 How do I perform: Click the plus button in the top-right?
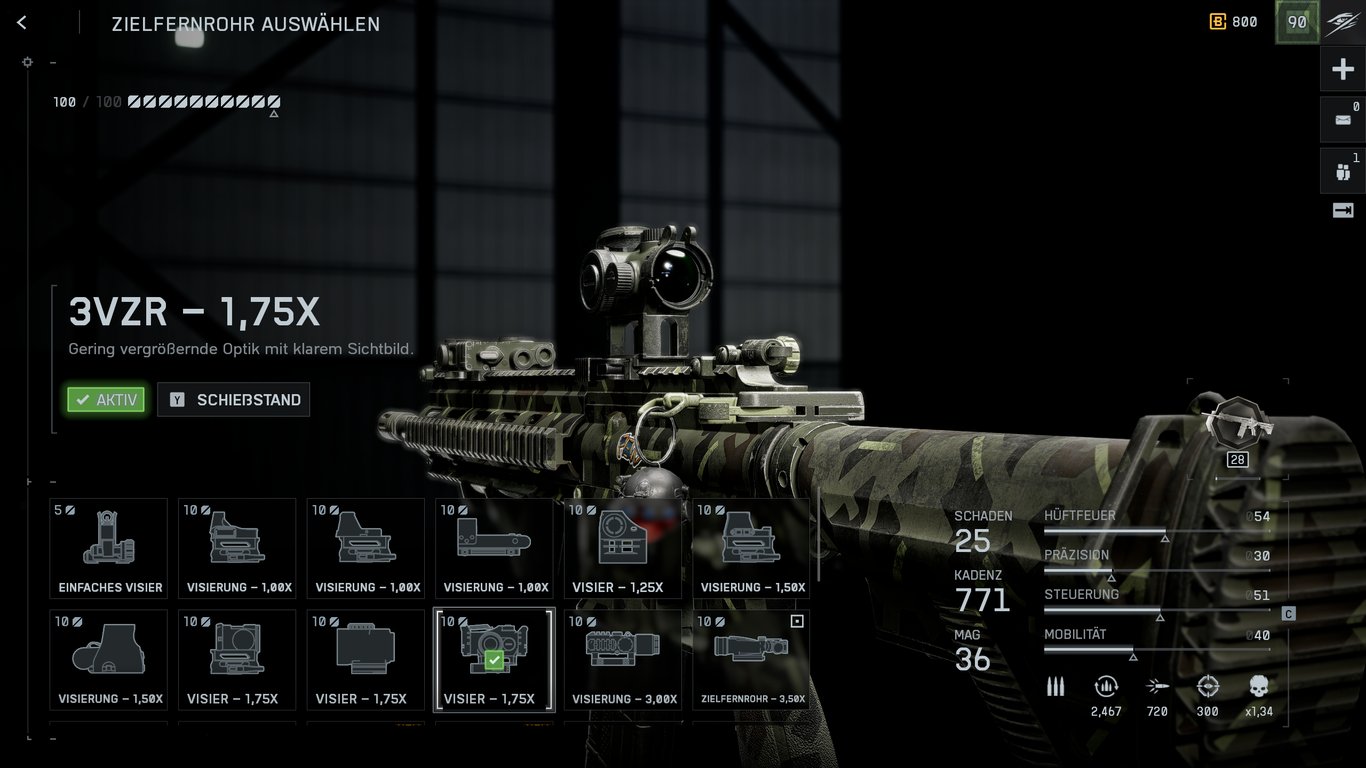[x=1343, y=69]
